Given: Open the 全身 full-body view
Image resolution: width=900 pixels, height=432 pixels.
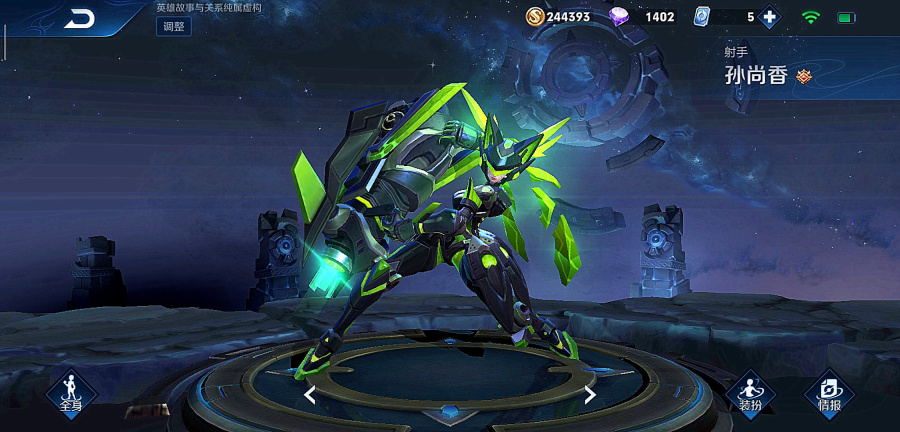Looking at the screenshot, I should coord(70,392).
